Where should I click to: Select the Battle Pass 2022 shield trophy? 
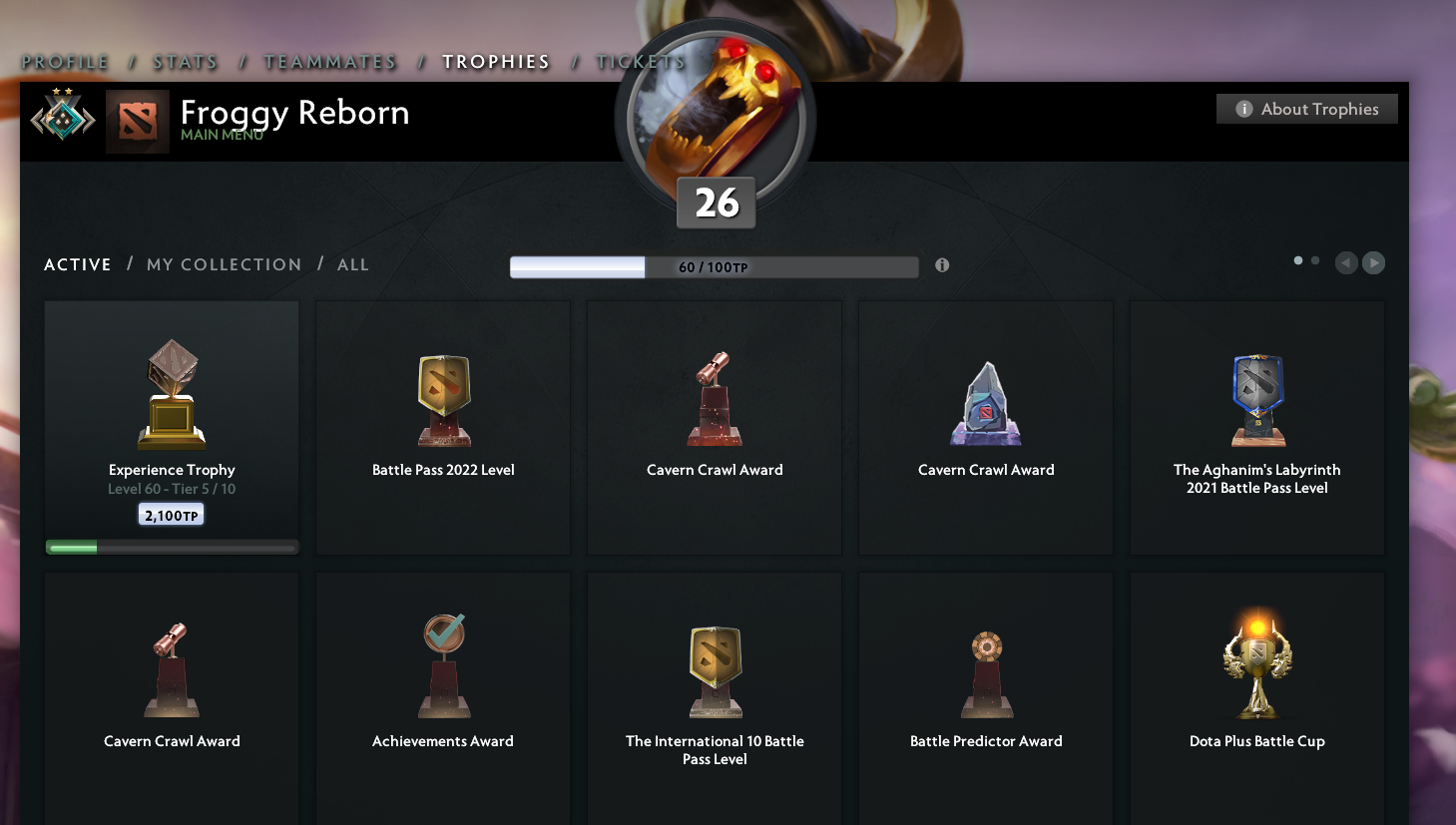(442, 397)
